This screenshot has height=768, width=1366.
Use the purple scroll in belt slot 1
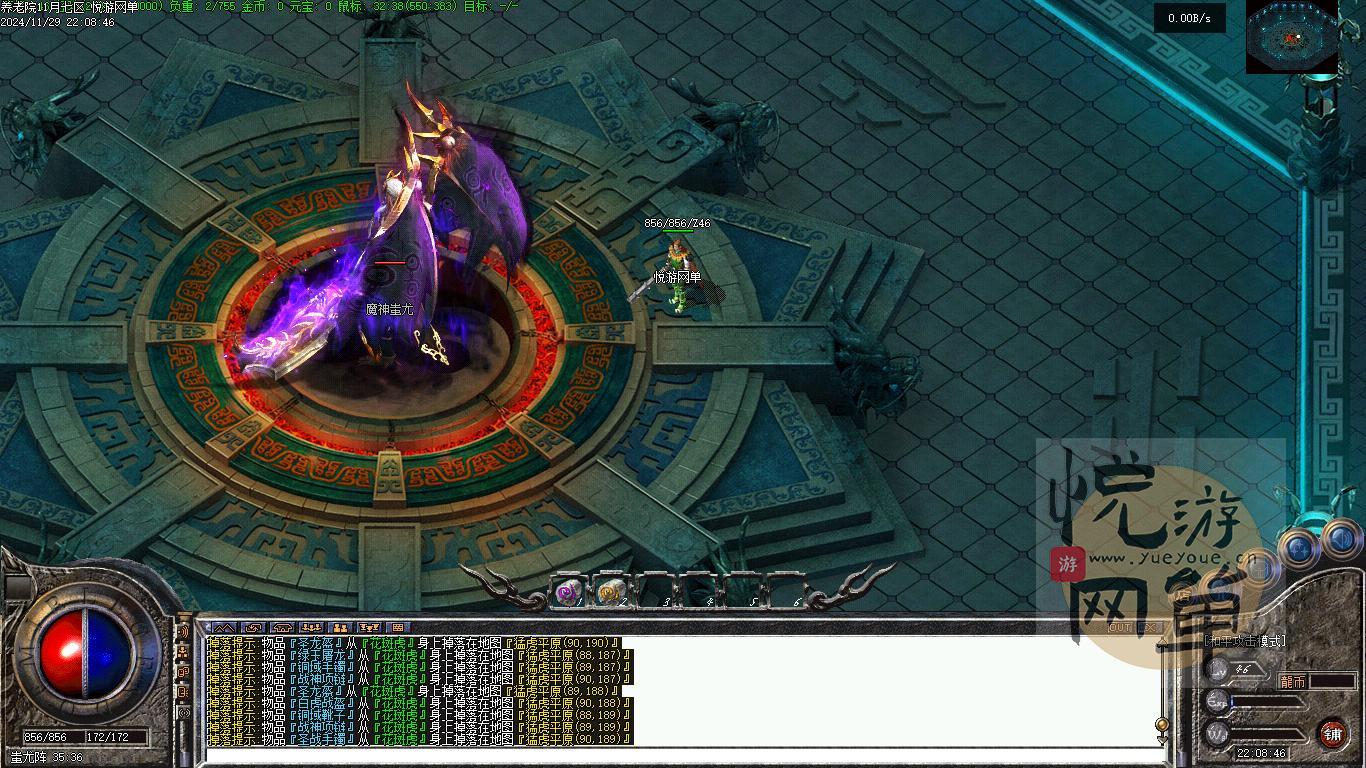(568, 593)
